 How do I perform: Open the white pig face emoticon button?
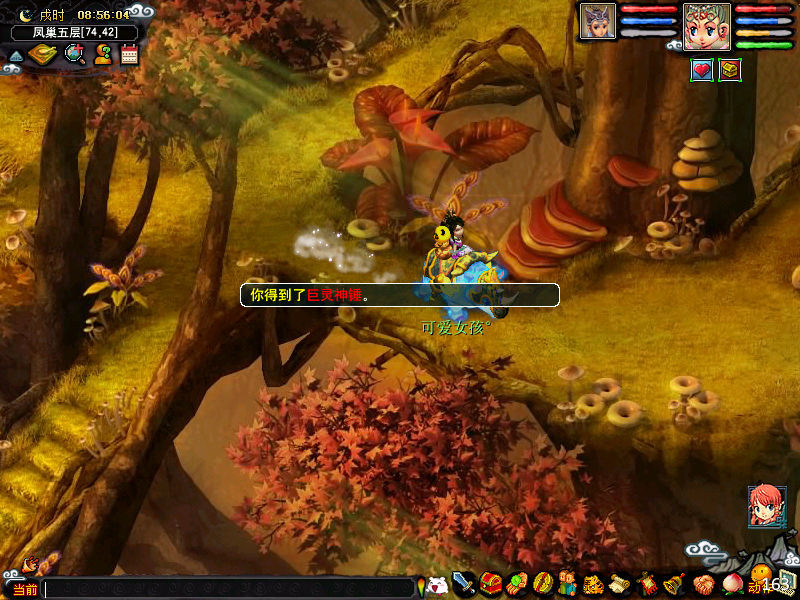pos(437,585)
